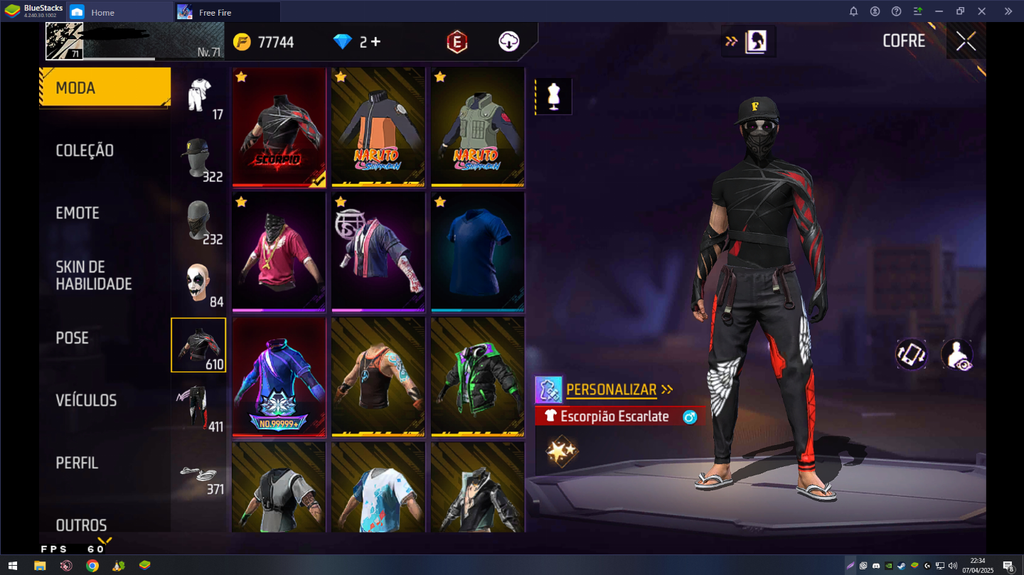Select the plain blue polo shirt

click(x=478, y=251)
